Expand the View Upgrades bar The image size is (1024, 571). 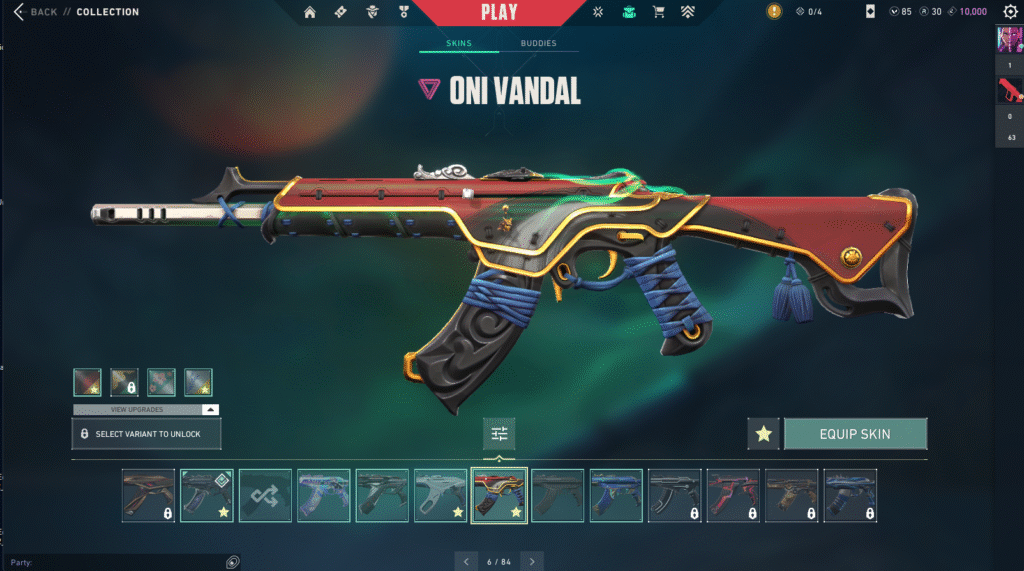pos(146,410)
